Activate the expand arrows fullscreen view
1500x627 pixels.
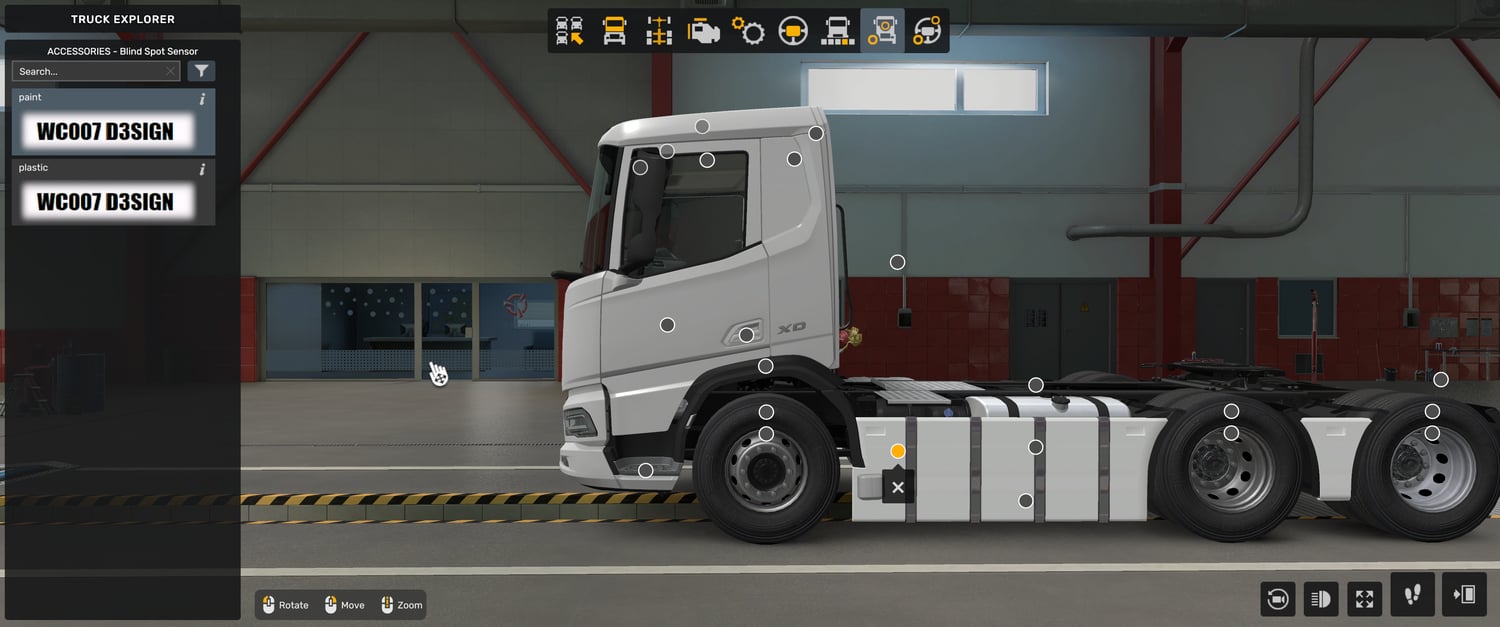point(1364,599)
